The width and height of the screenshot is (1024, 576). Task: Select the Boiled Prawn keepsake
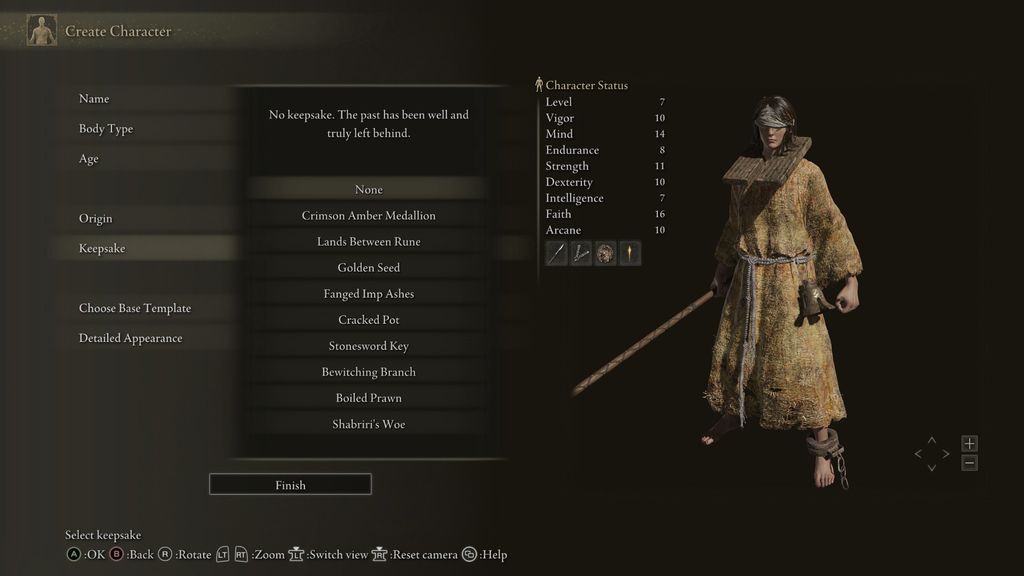tap(368, 398)
